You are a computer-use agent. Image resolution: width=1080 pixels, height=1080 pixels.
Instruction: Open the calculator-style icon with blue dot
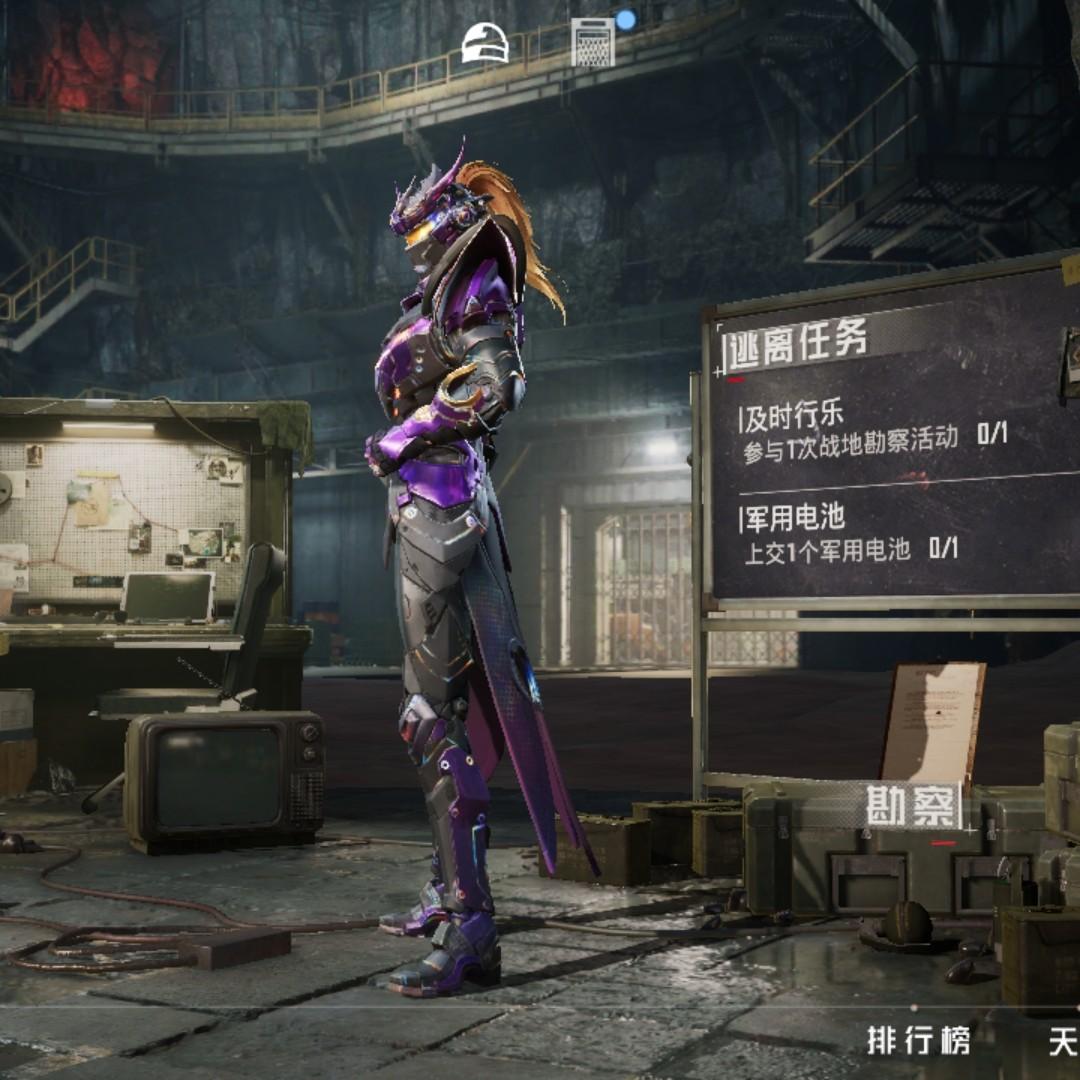tap(593, 43)
